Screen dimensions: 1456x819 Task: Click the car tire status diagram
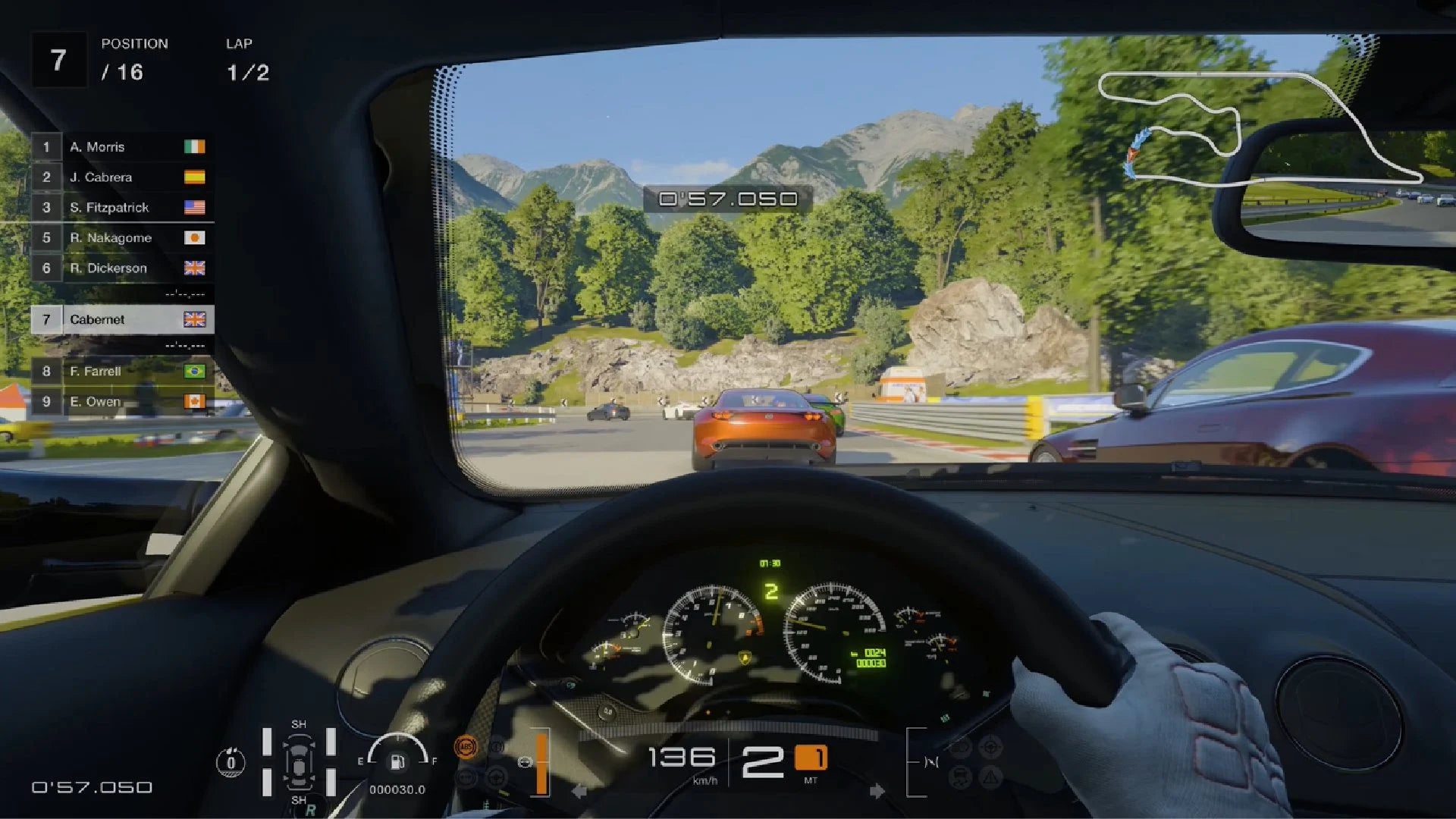pyautogui.click(x=299, y=763)
